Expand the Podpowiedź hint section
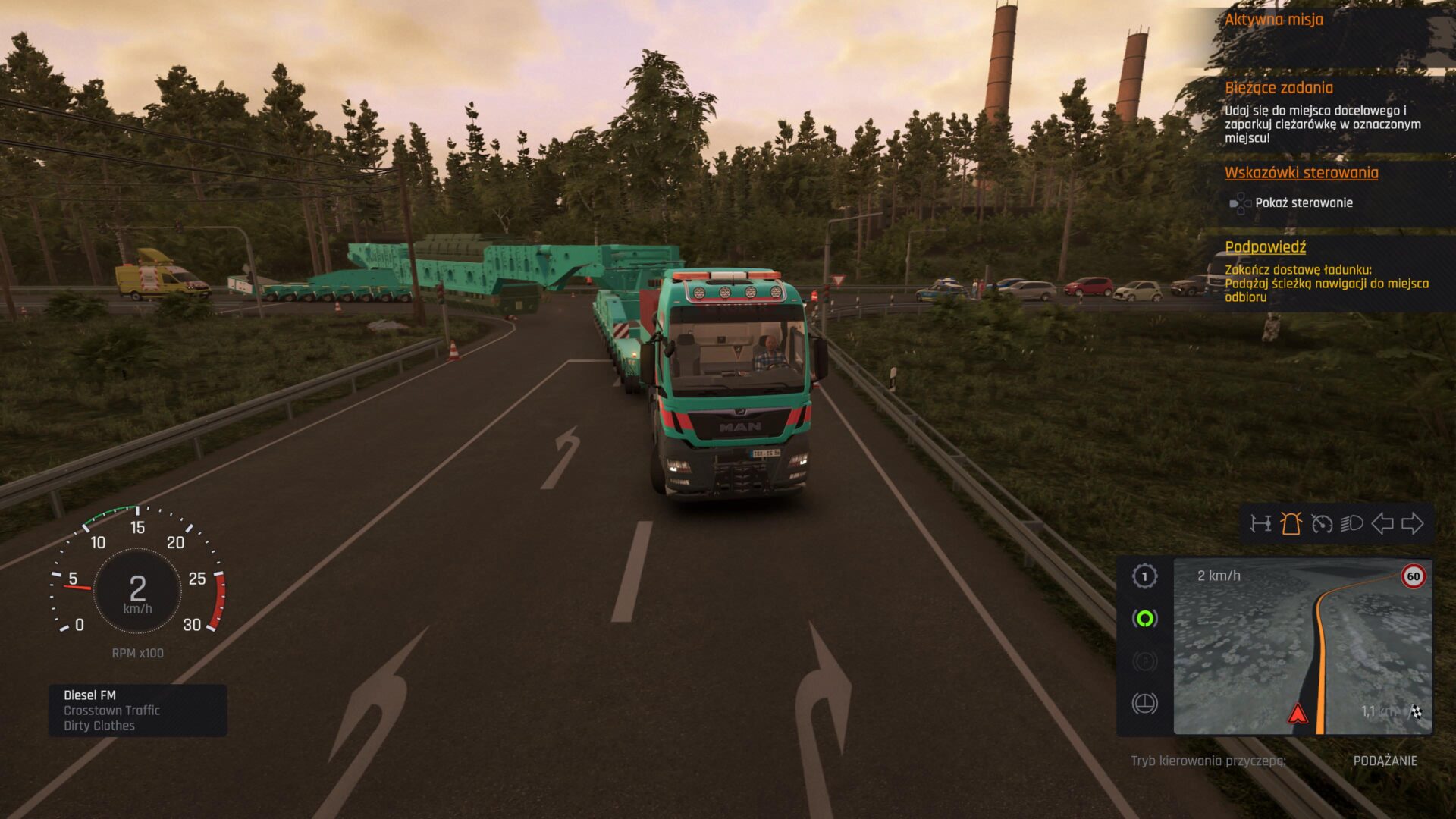The image size is (1456, 819). click(1266, 246)
